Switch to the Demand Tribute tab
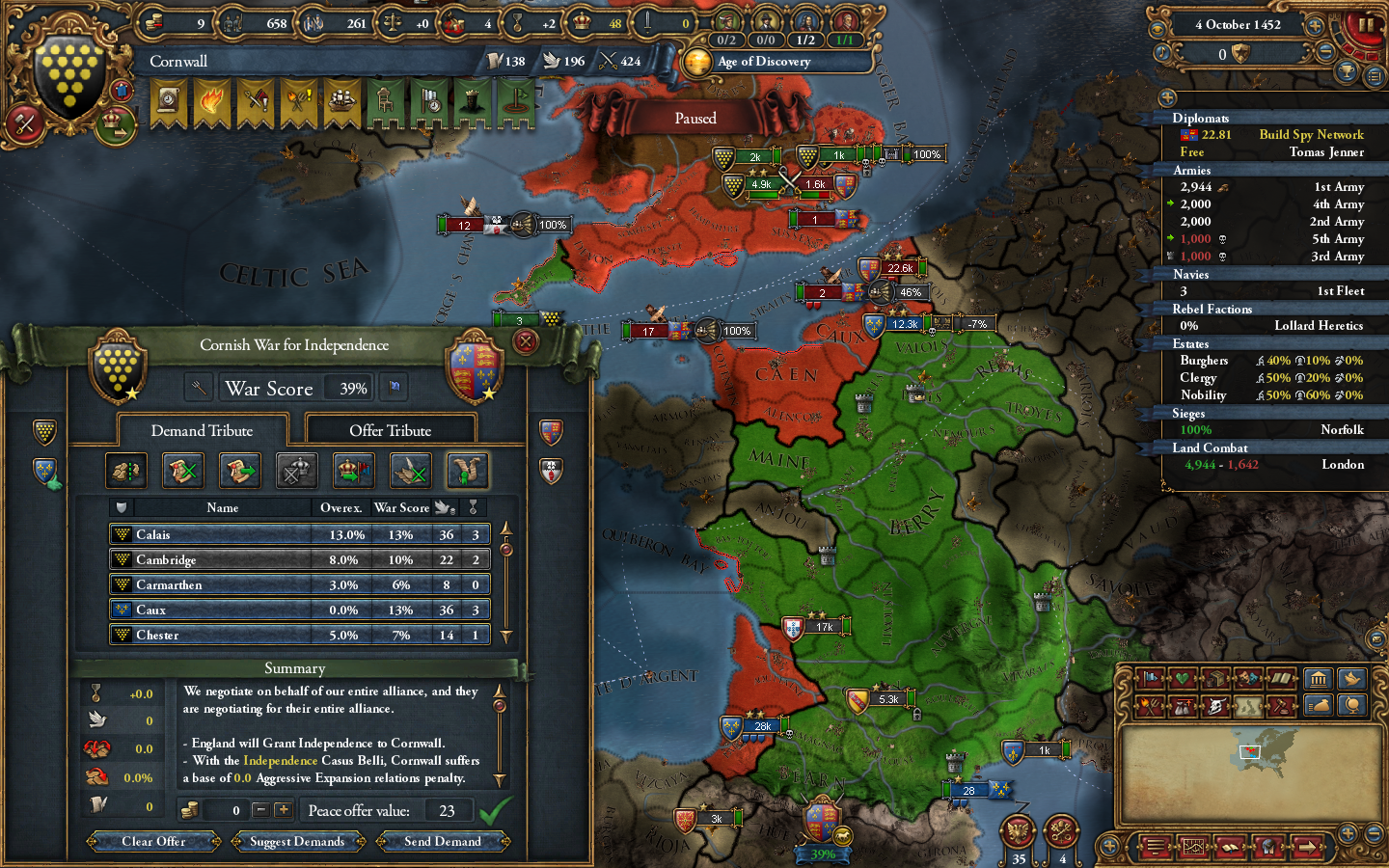Viewport: 1389px width, 868px height. click(x=202, y=430)
